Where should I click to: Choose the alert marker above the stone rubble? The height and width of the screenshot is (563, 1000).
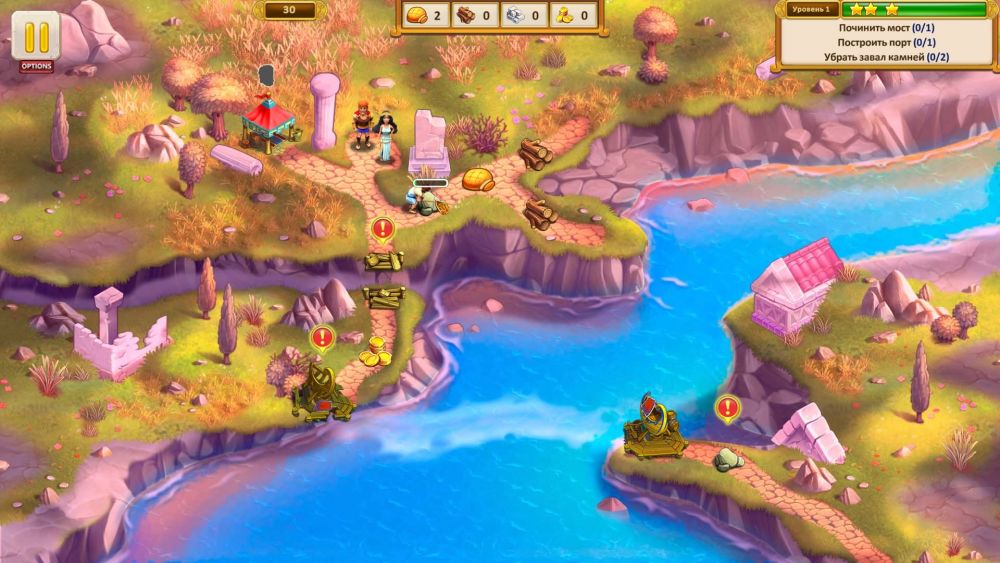pos(727,408)
